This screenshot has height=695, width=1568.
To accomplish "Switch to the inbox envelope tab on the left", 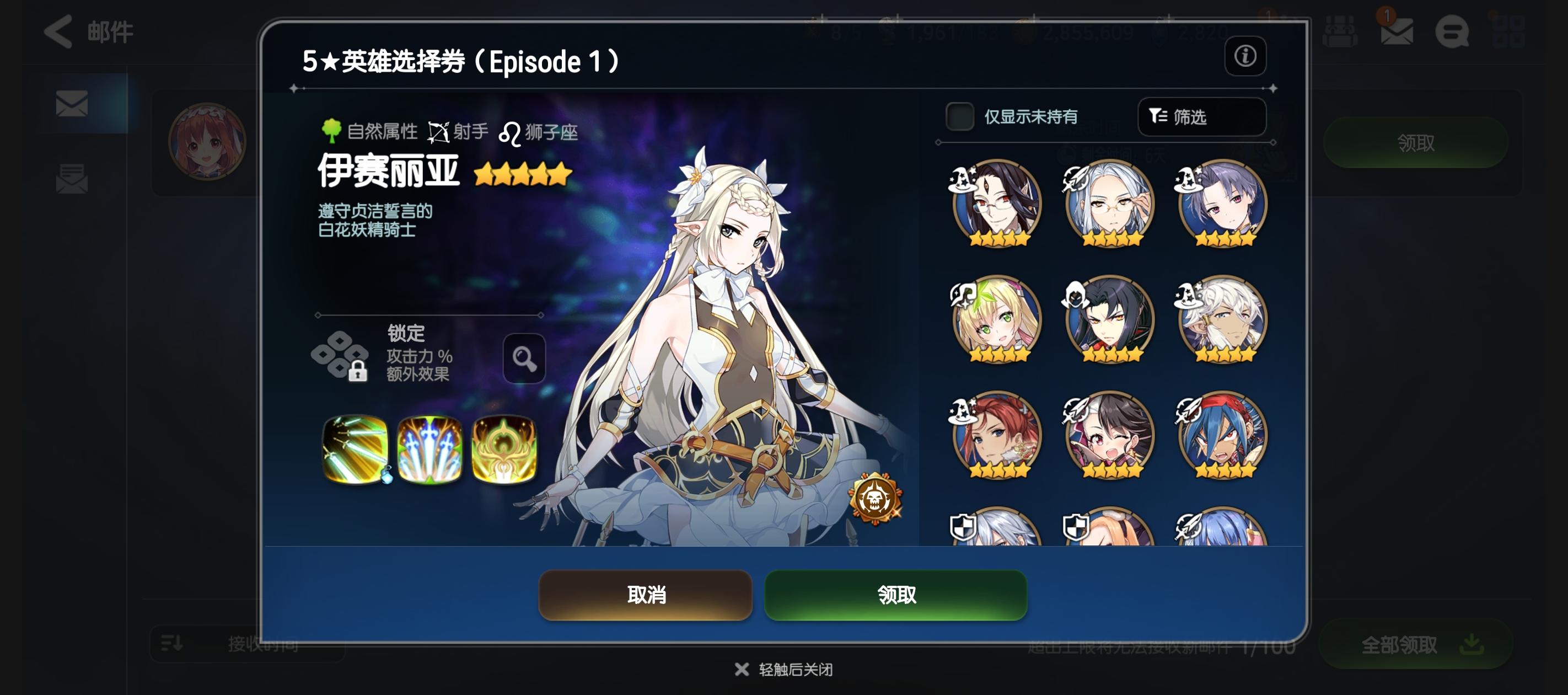I will point(73,105).
